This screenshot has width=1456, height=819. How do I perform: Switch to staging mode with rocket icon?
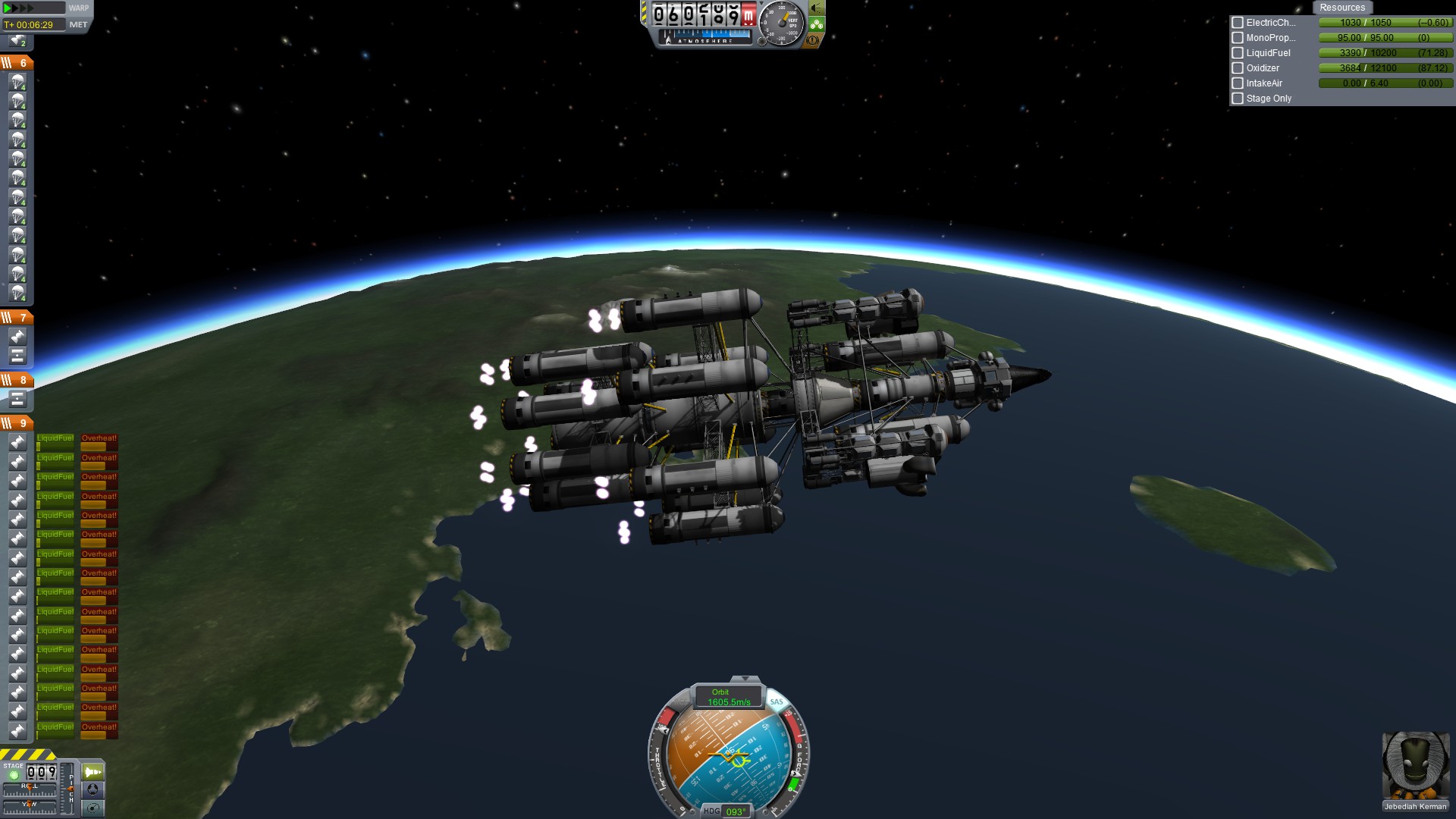93,772
